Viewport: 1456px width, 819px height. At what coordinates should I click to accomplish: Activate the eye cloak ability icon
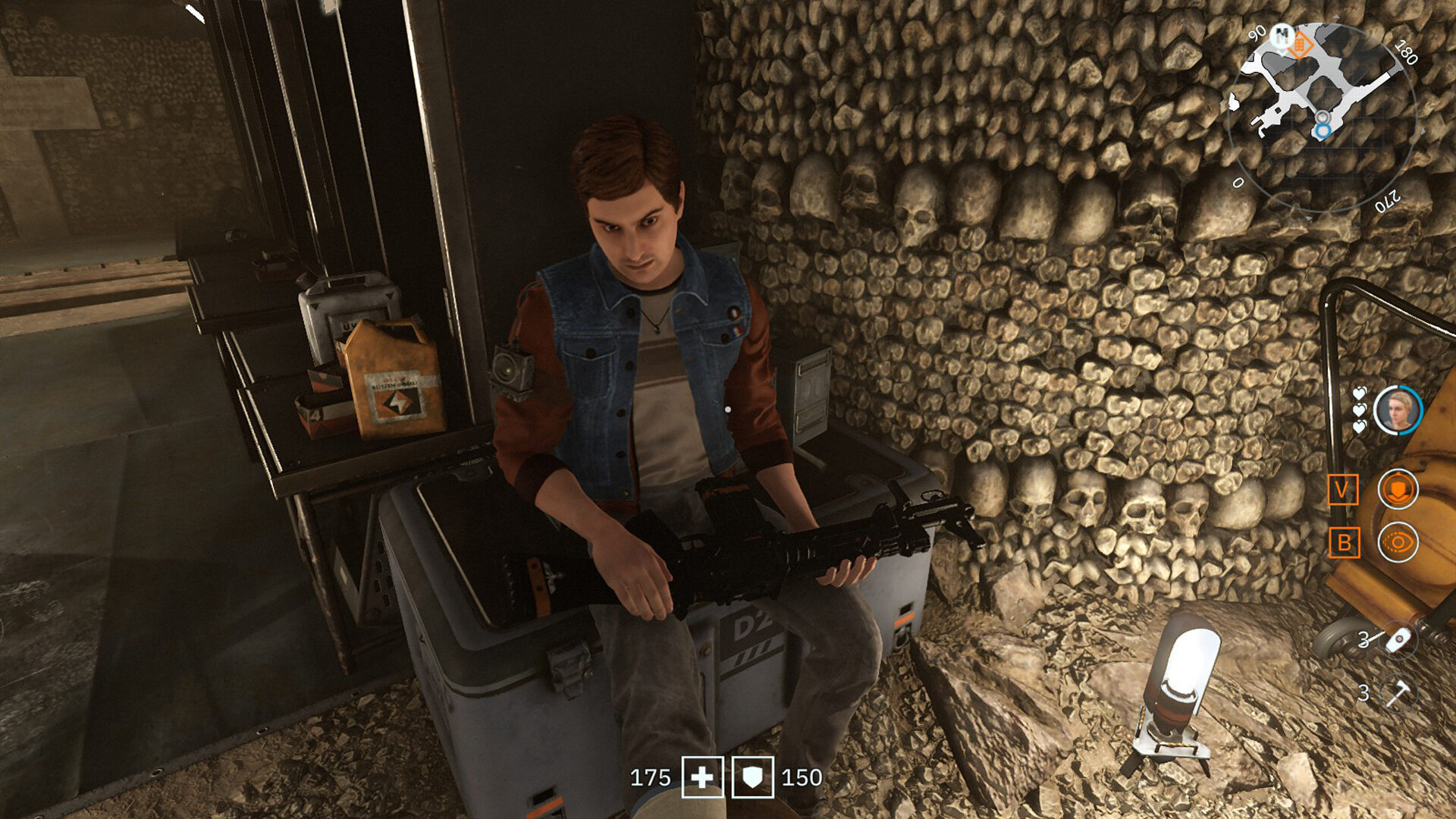[1397, 542]
